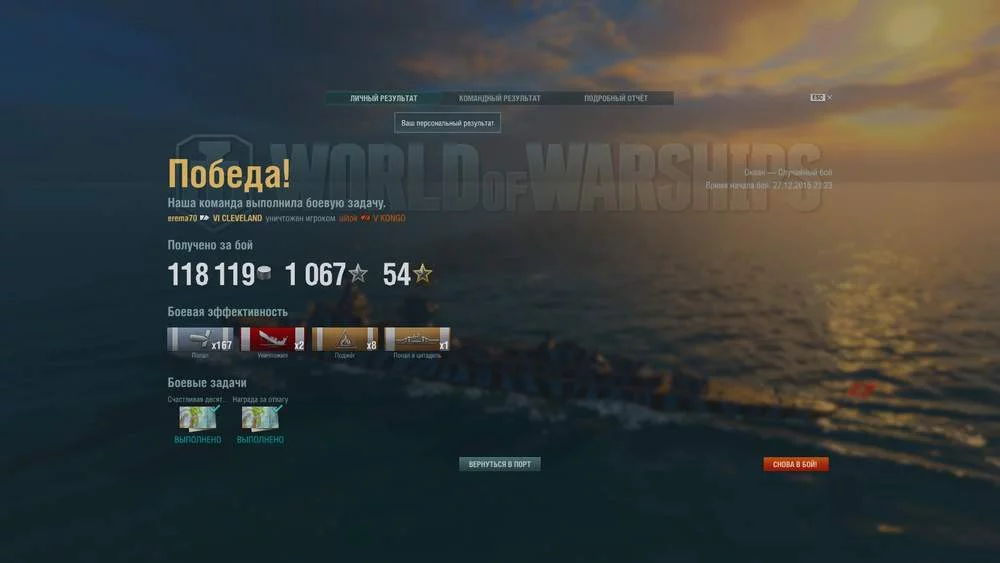Image resolution: width=1000 pixels, height=563 pixels.
Task: Click the Вернуться в порт button
Action: [499, 464]
